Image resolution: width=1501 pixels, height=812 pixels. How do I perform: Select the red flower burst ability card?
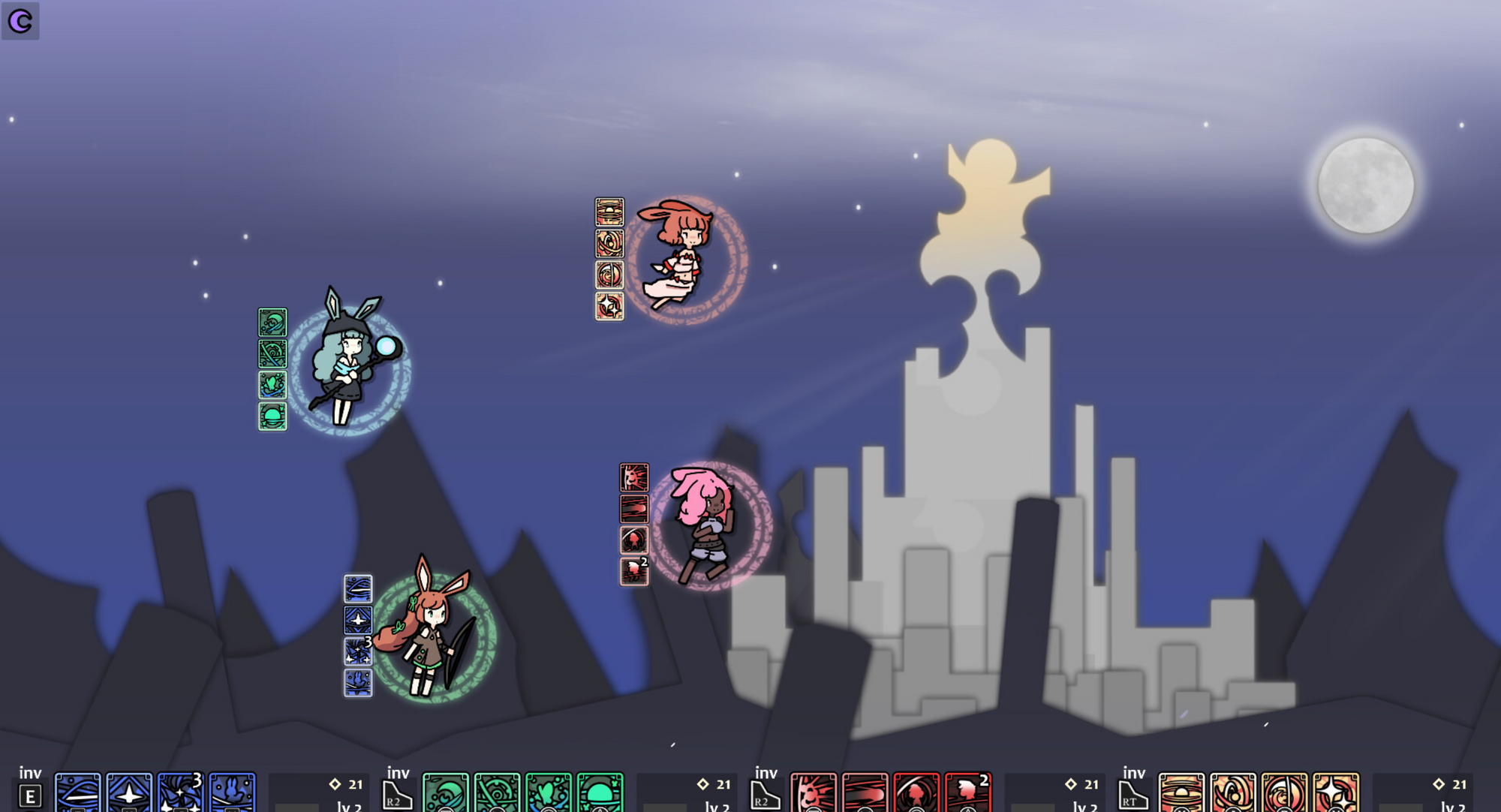coord(814,793)
